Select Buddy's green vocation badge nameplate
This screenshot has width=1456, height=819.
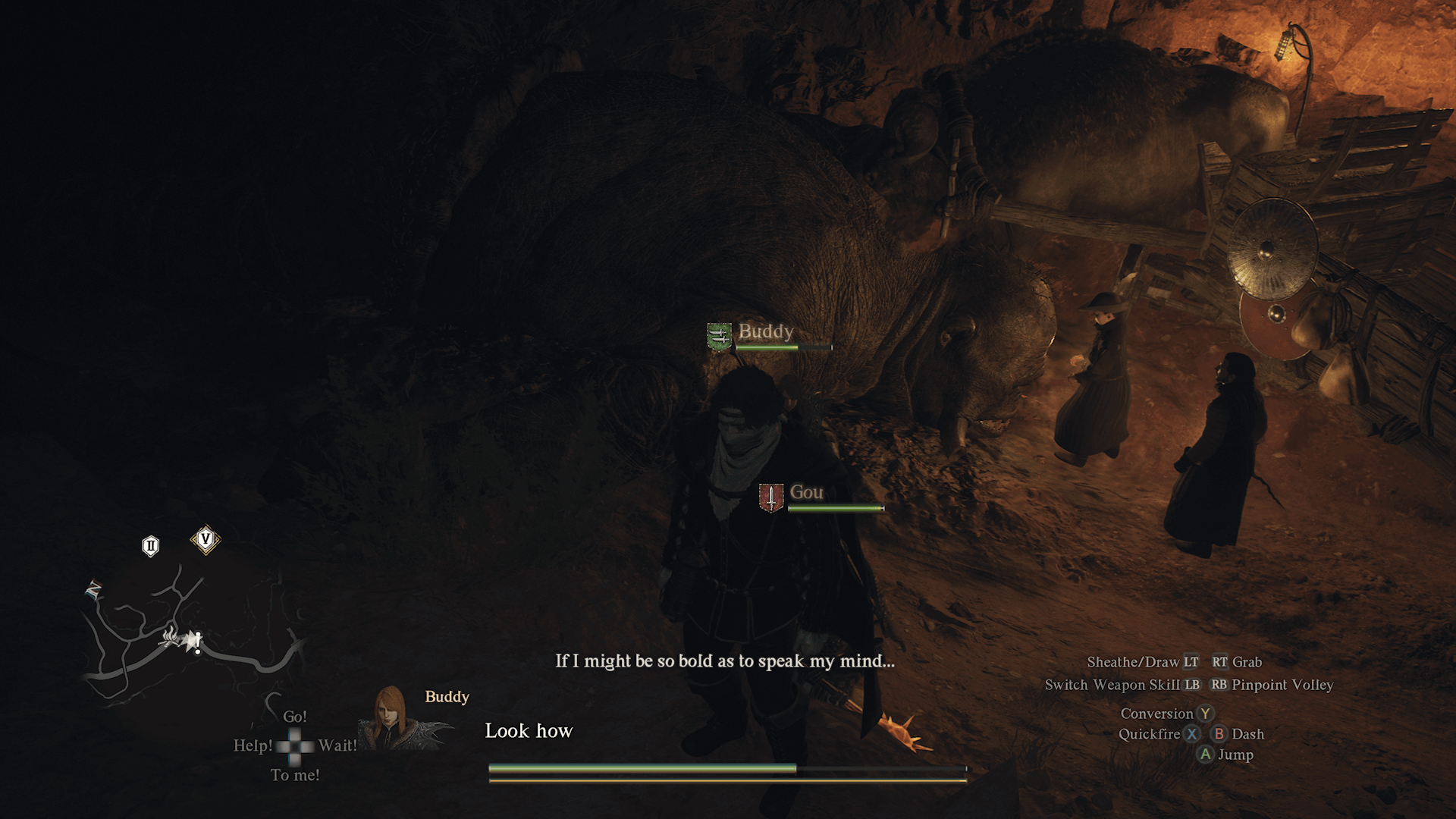click(719, 337)
